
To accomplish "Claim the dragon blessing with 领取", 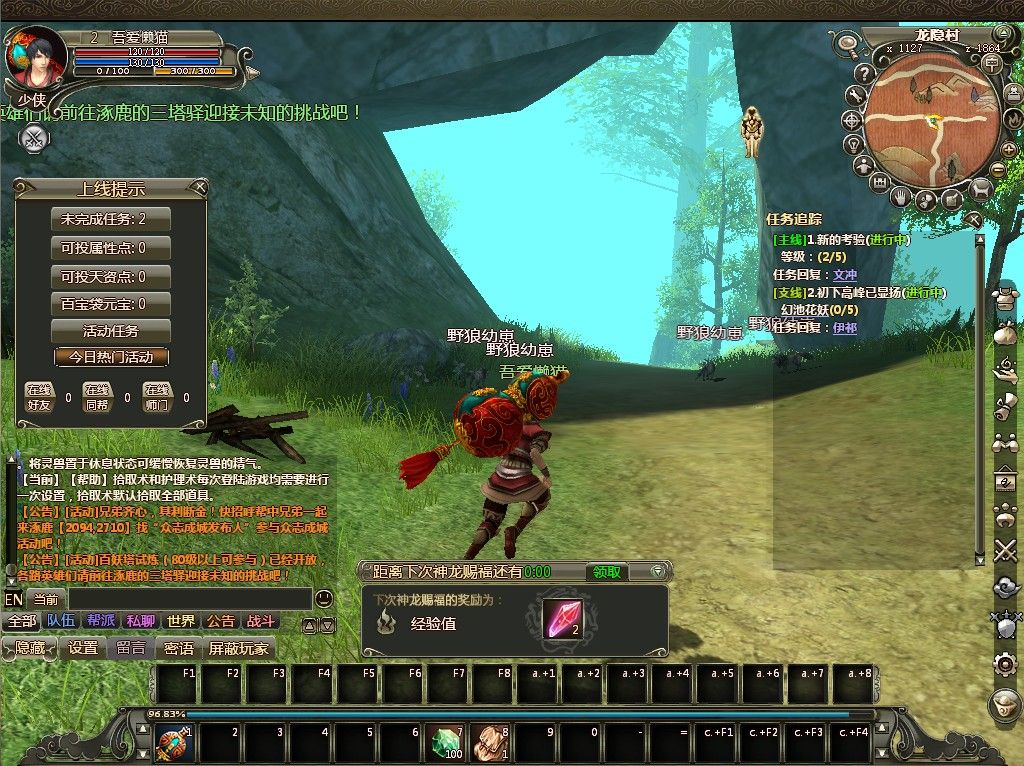I will click(x=607, y=572).
